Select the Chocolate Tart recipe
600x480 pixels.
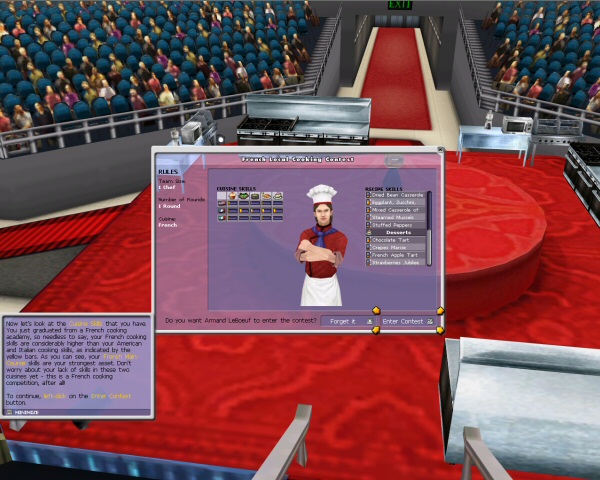397,240
